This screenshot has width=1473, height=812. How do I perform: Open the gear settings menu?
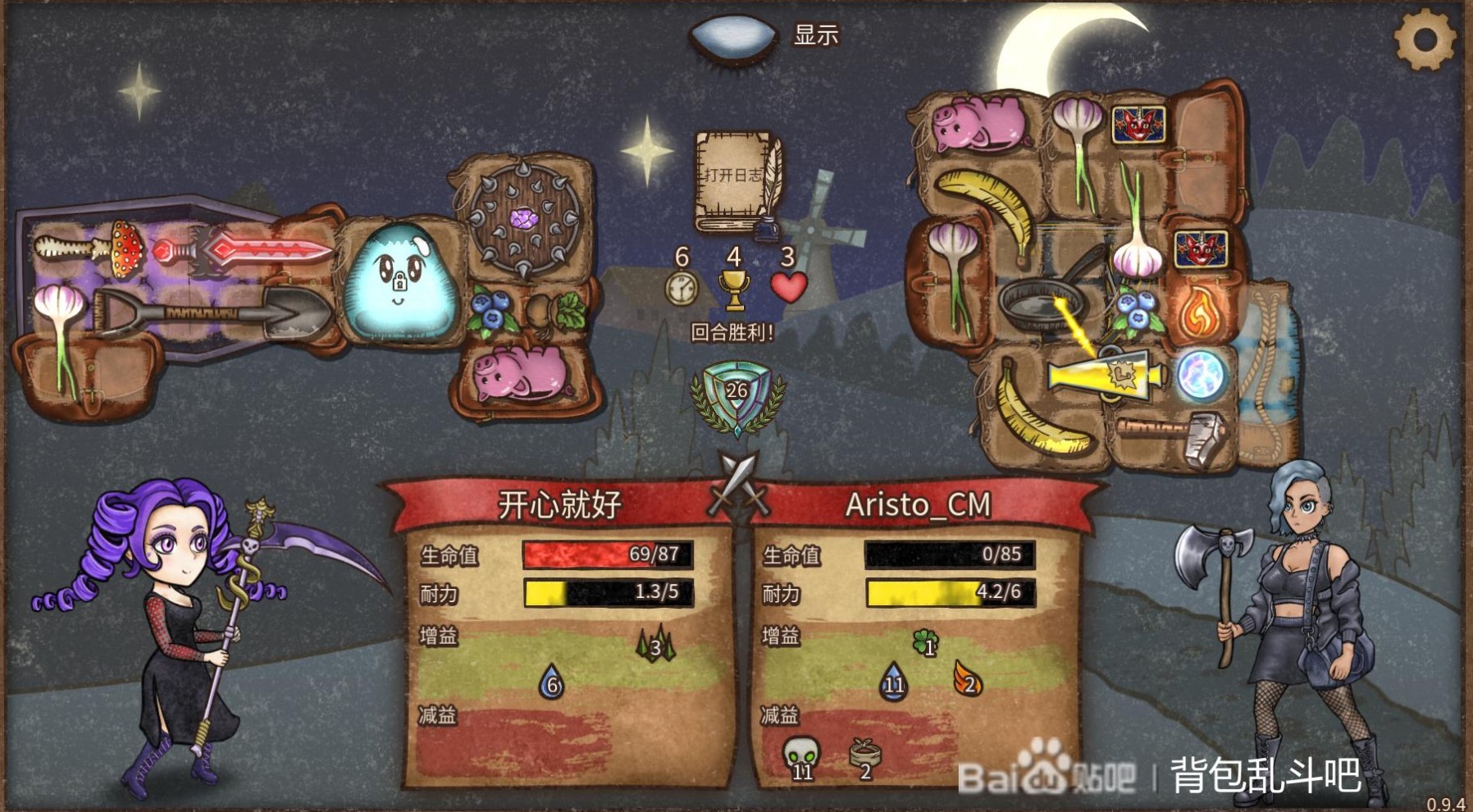pos(1425,39)
